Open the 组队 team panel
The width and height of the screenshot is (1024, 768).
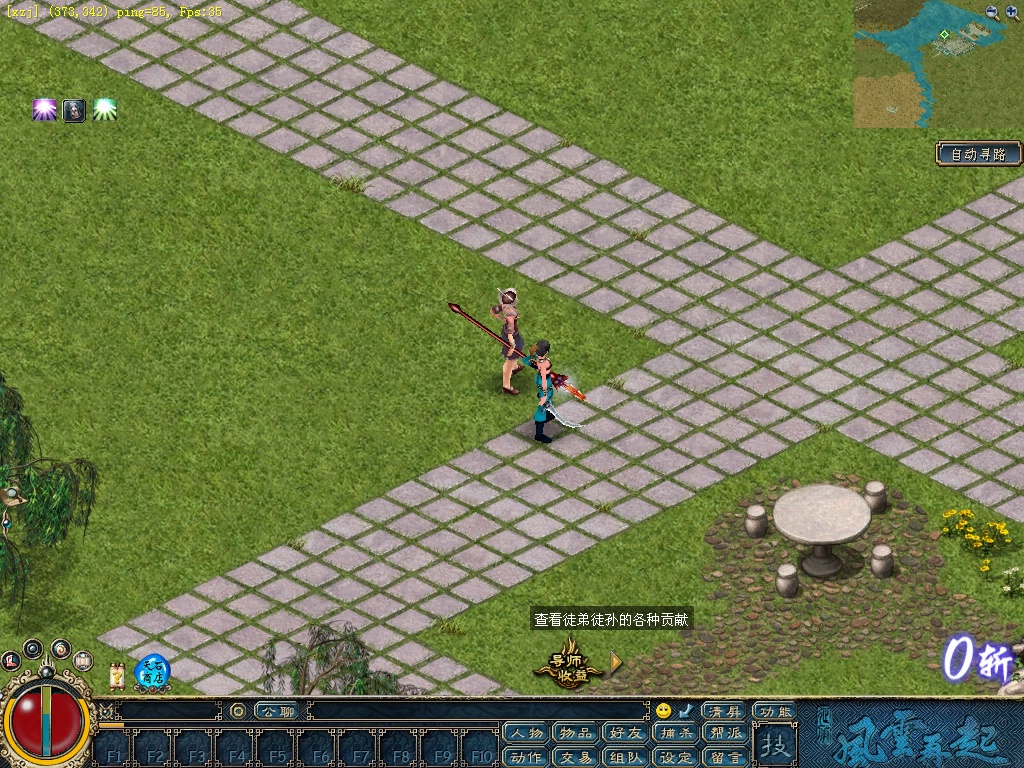[x=625, y=757]
